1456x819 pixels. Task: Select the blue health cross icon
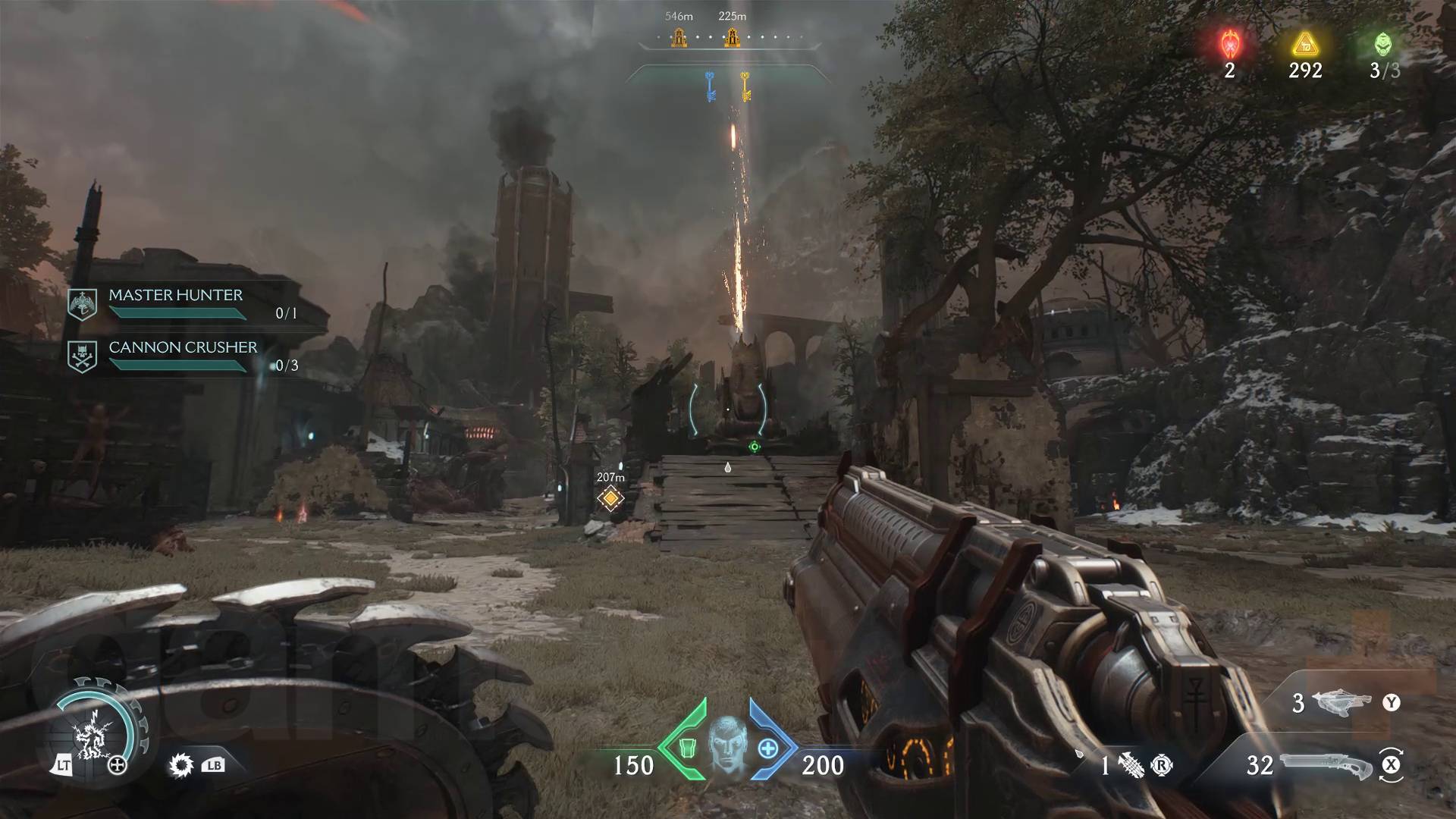coord(768,748)
